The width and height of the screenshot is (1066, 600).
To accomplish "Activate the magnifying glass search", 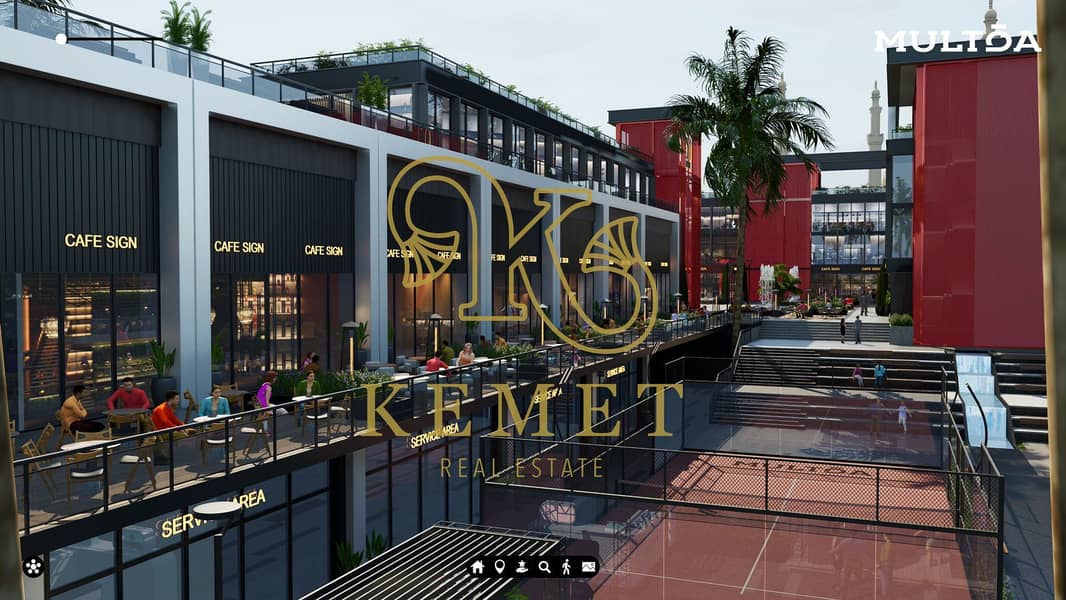I will point(544,567).
